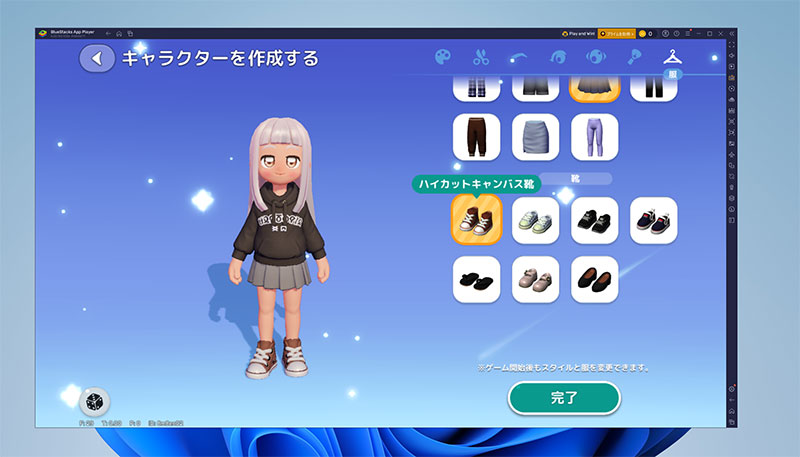Select the light blue pencil skirt
The height and width of the screenshot is (457, 800).
coord(535,136)
